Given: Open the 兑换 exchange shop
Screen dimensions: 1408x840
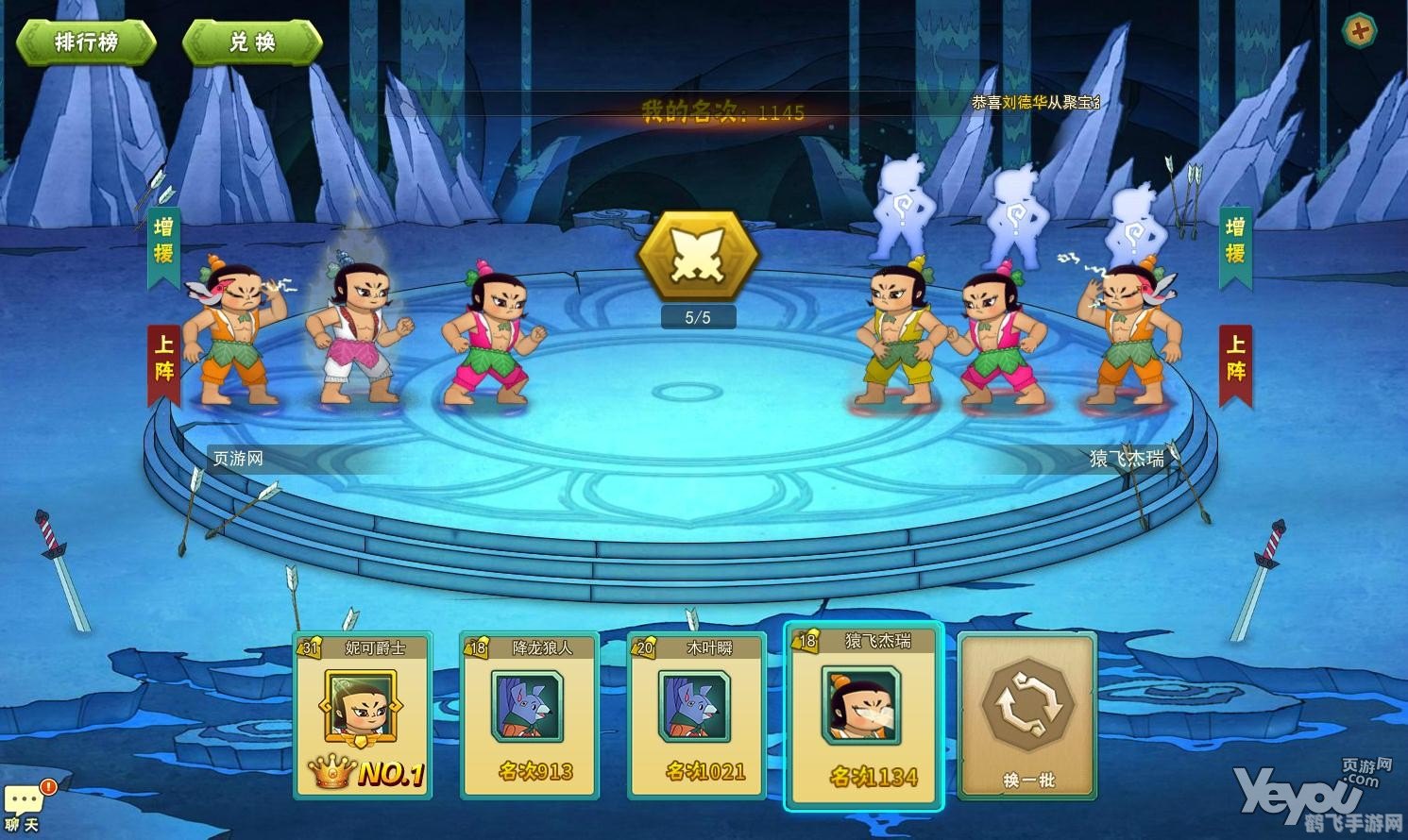Looking at the screenshot, I should click(252, 42).
